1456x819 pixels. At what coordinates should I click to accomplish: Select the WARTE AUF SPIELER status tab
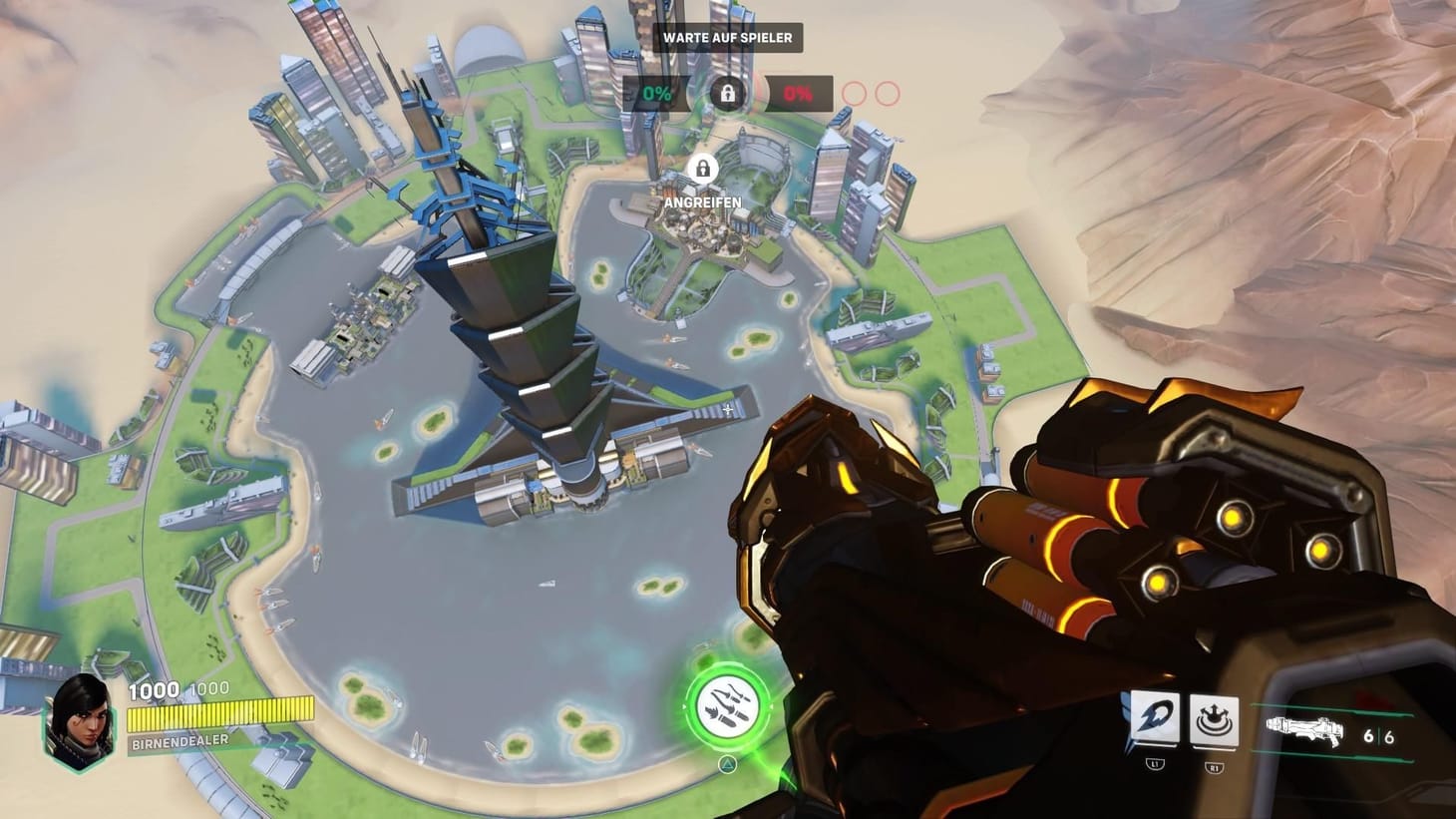point(728,39)
